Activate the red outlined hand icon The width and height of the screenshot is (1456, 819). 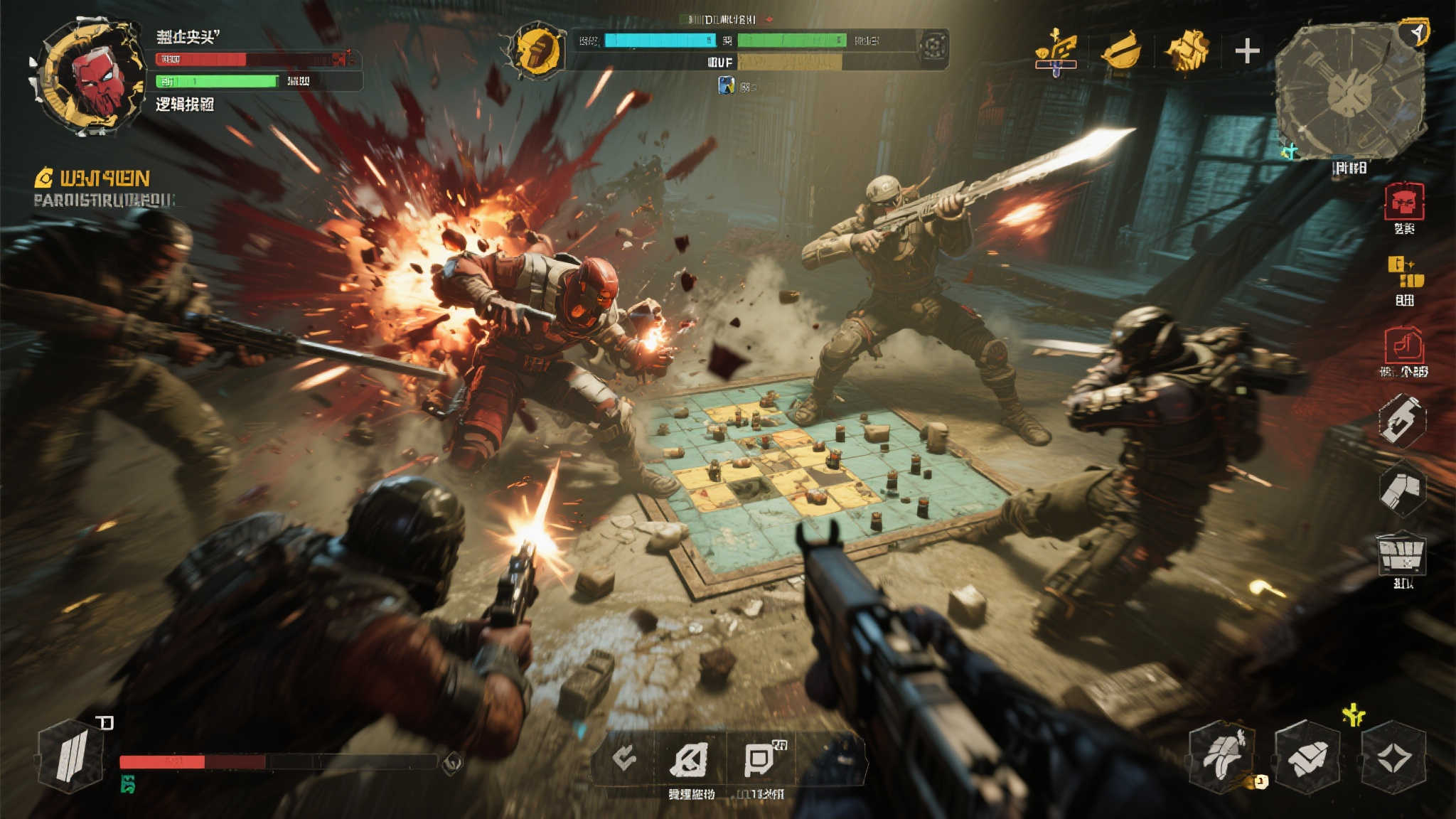pos(1403,346)
